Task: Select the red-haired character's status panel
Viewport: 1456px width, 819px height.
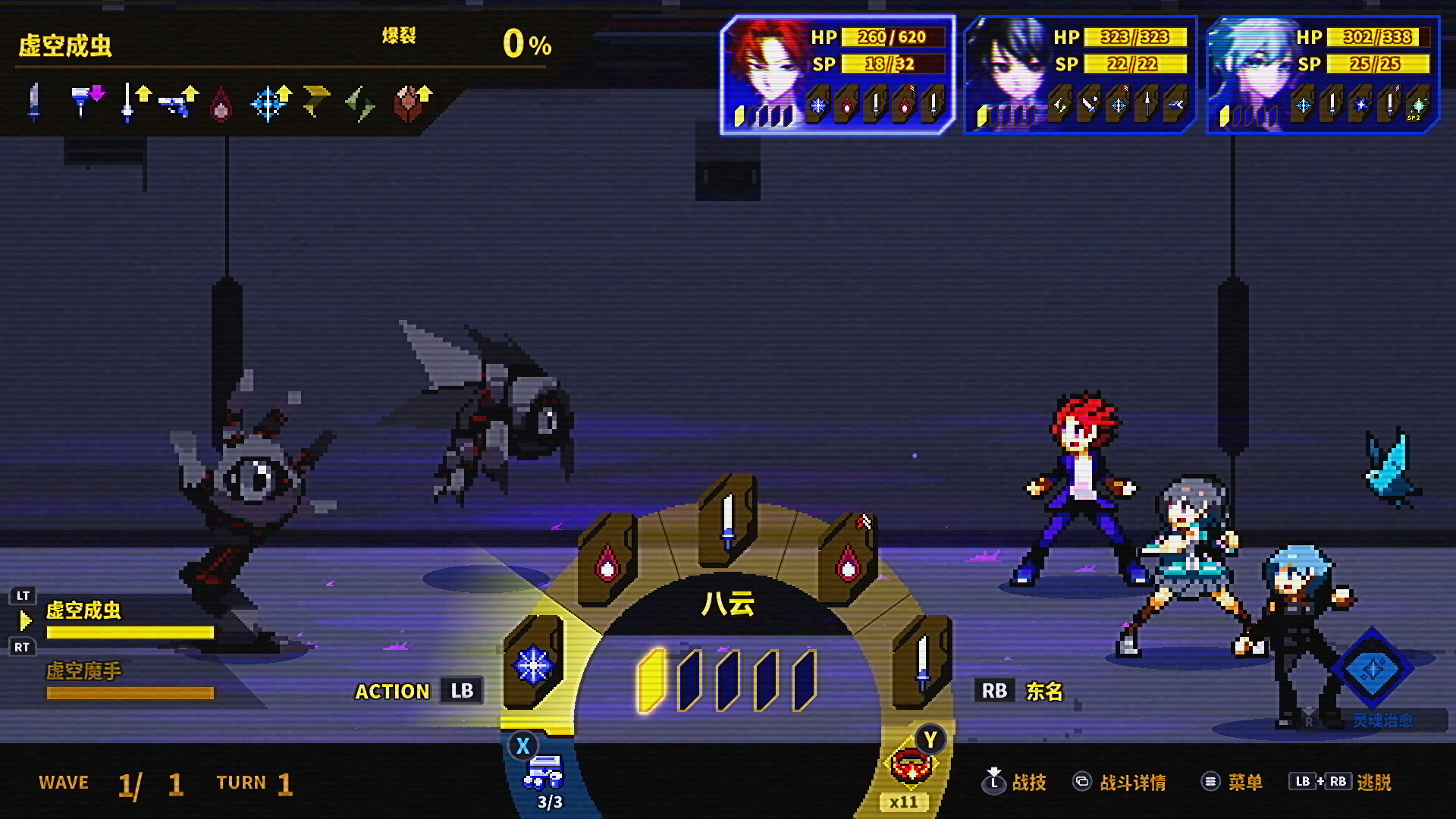Action: coord(837,76)
